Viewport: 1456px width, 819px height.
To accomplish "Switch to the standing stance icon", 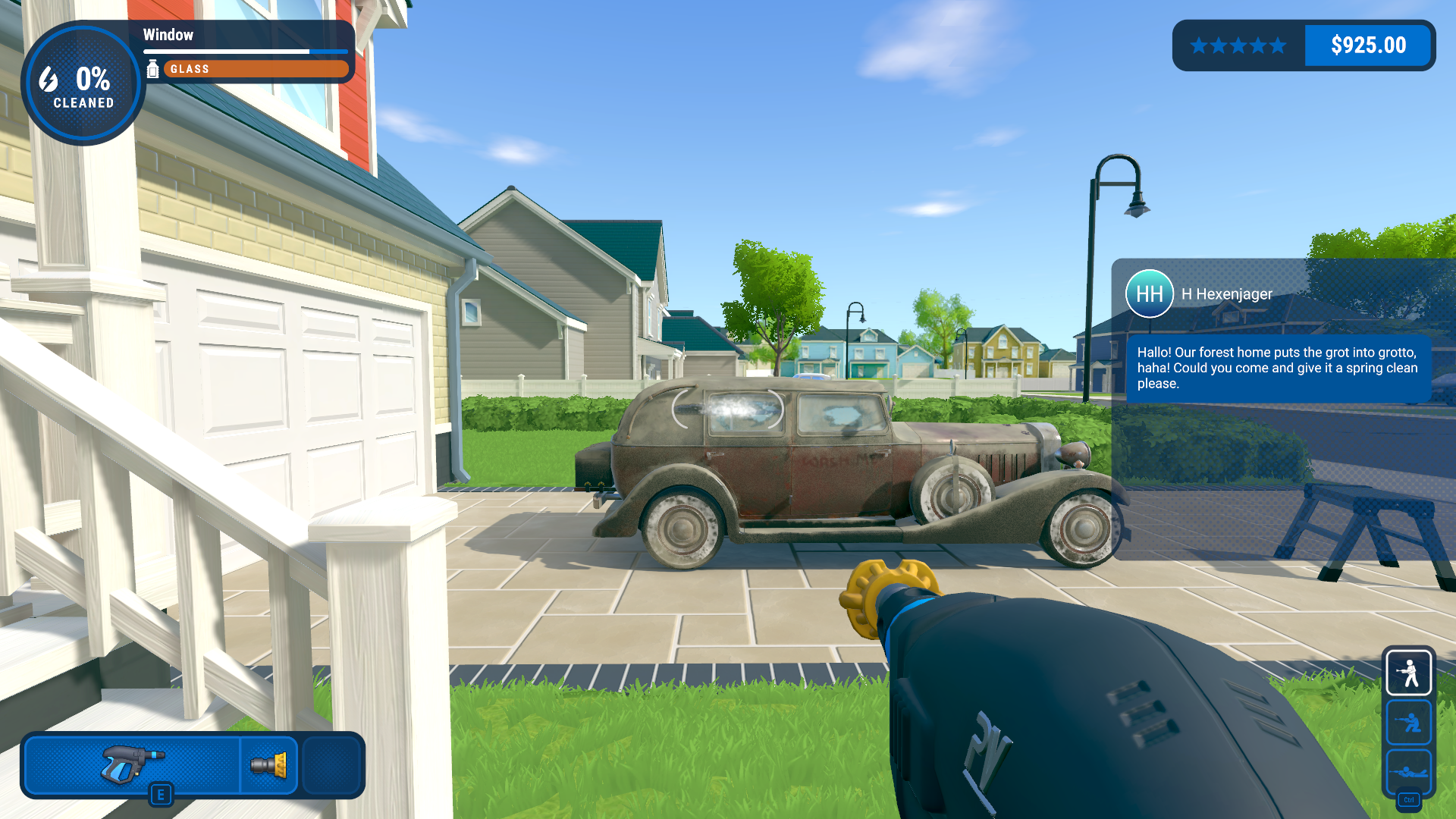I will click(x=1408, y=673).
